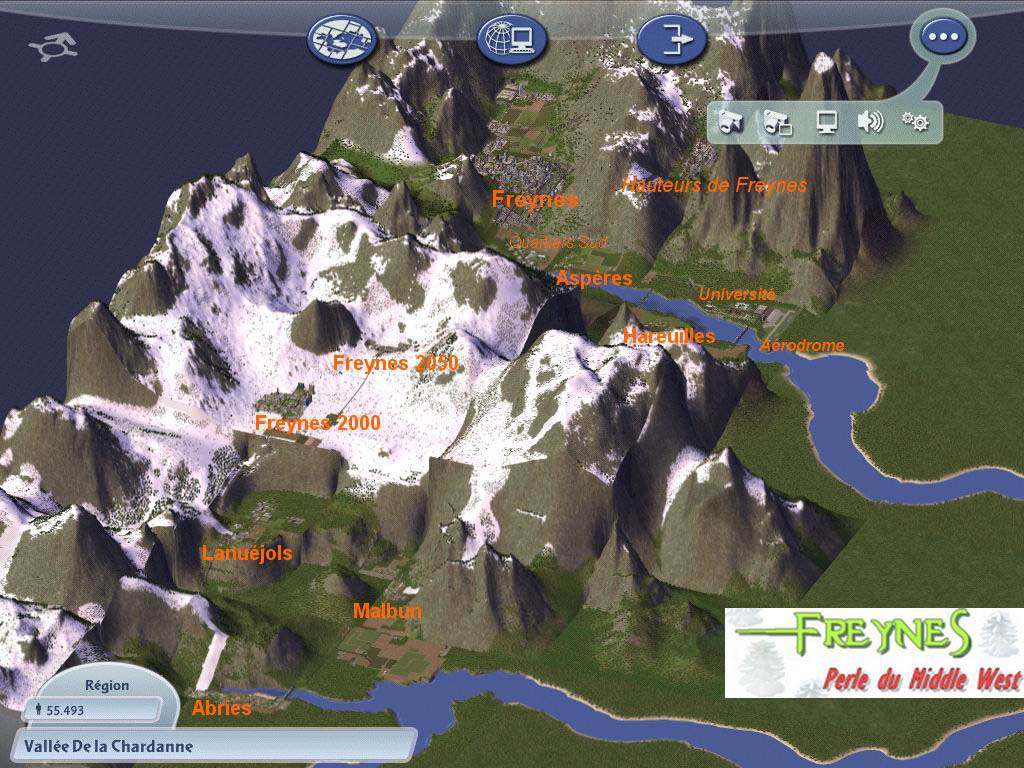Open audio settings via the speaker icon
1024x768 pixels.
click(x=870, y=122)
